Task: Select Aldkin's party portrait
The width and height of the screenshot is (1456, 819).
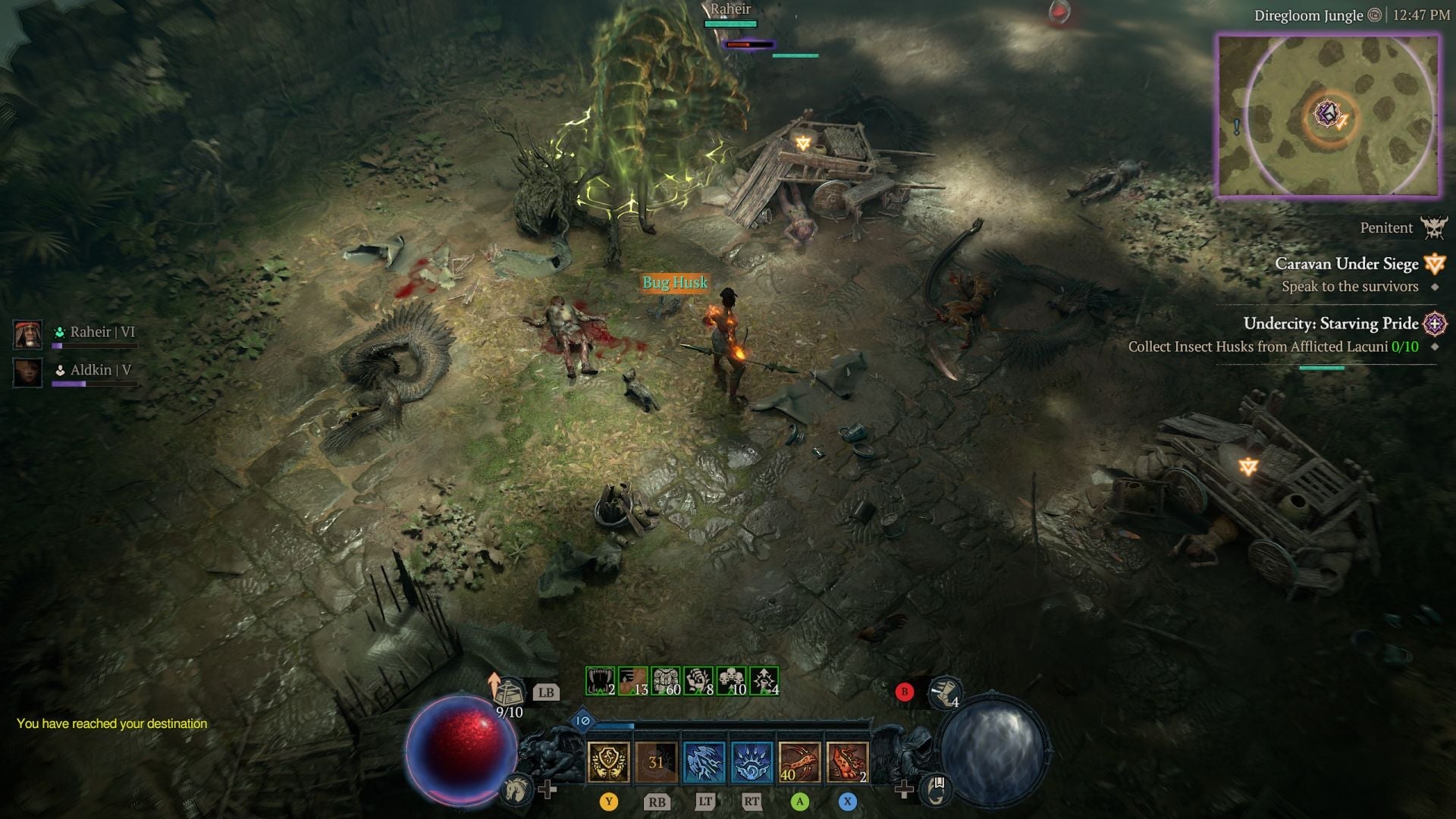Action: (27, 372)
